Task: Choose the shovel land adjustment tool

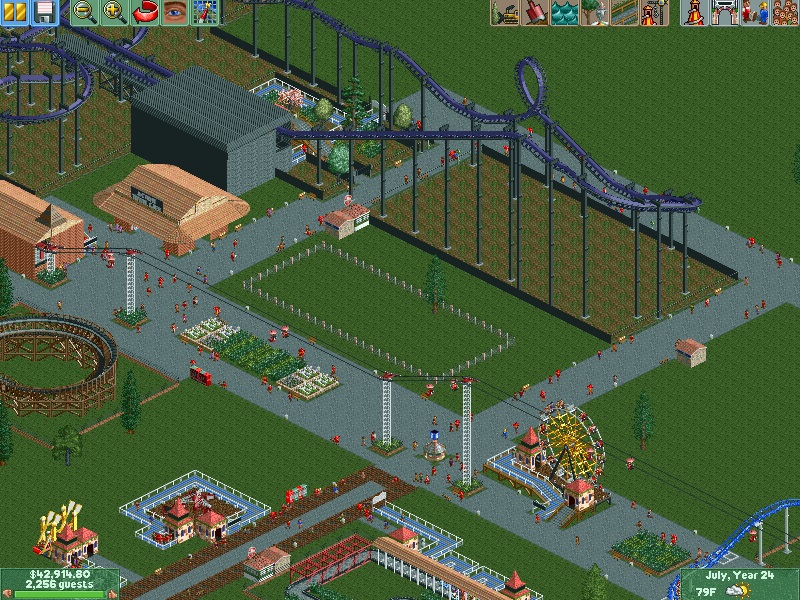Action: point(535,12)
